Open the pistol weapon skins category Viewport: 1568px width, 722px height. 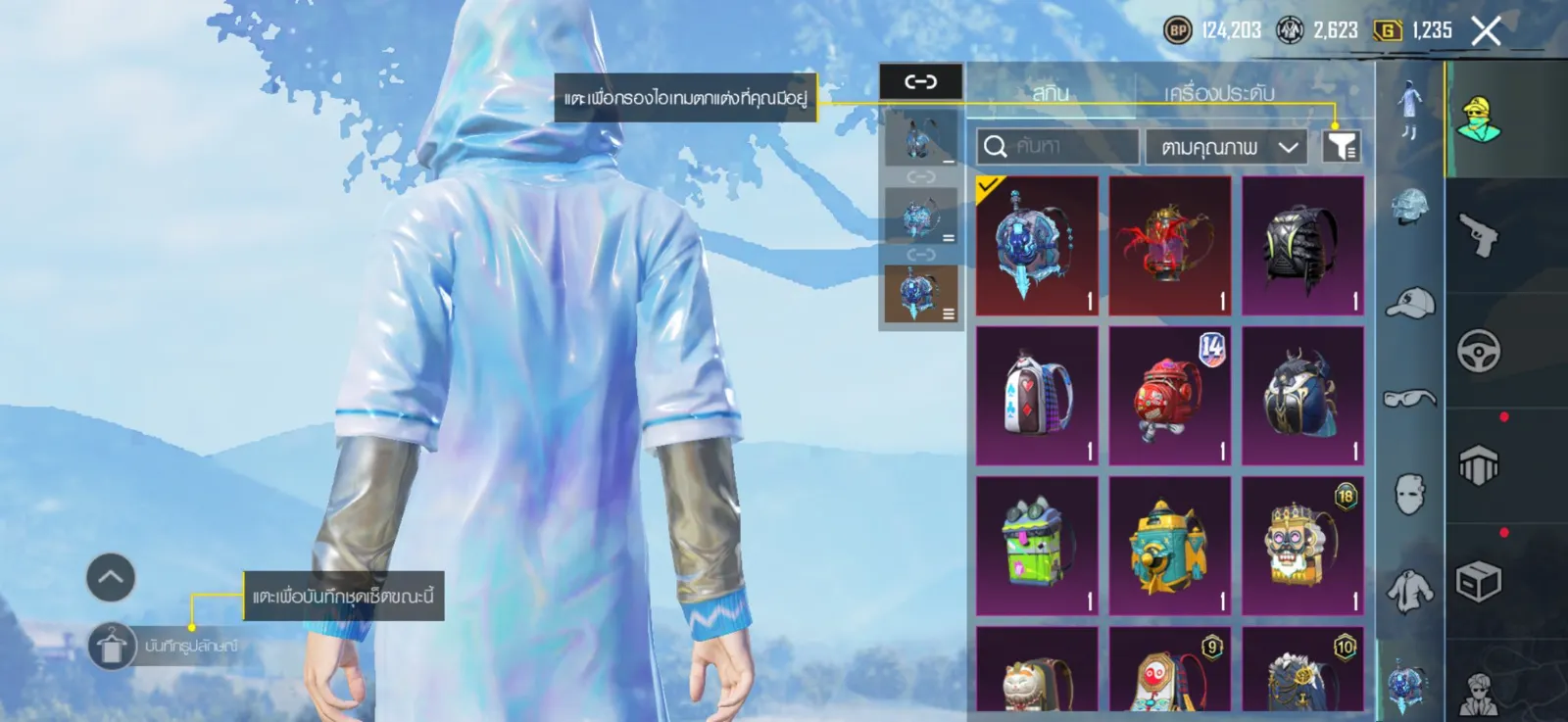coord(1478,235)
